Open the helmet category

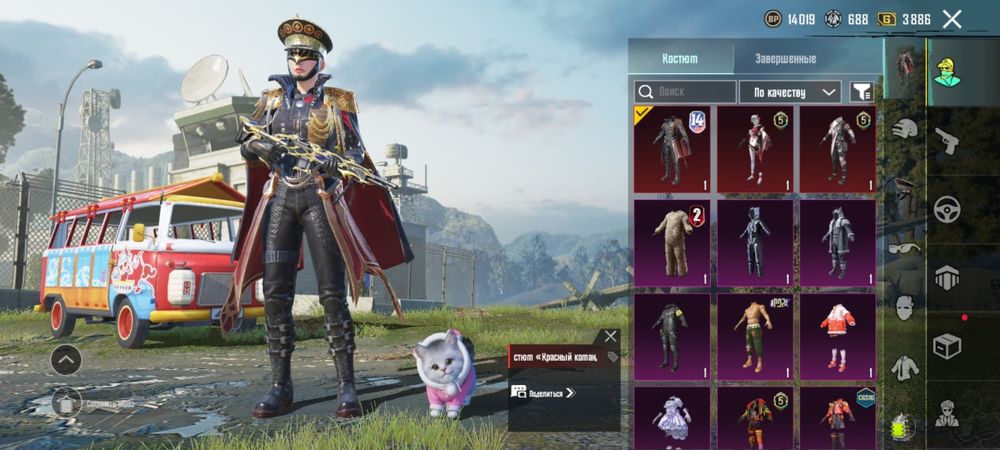pyautogui.click(x=905, y=128)
